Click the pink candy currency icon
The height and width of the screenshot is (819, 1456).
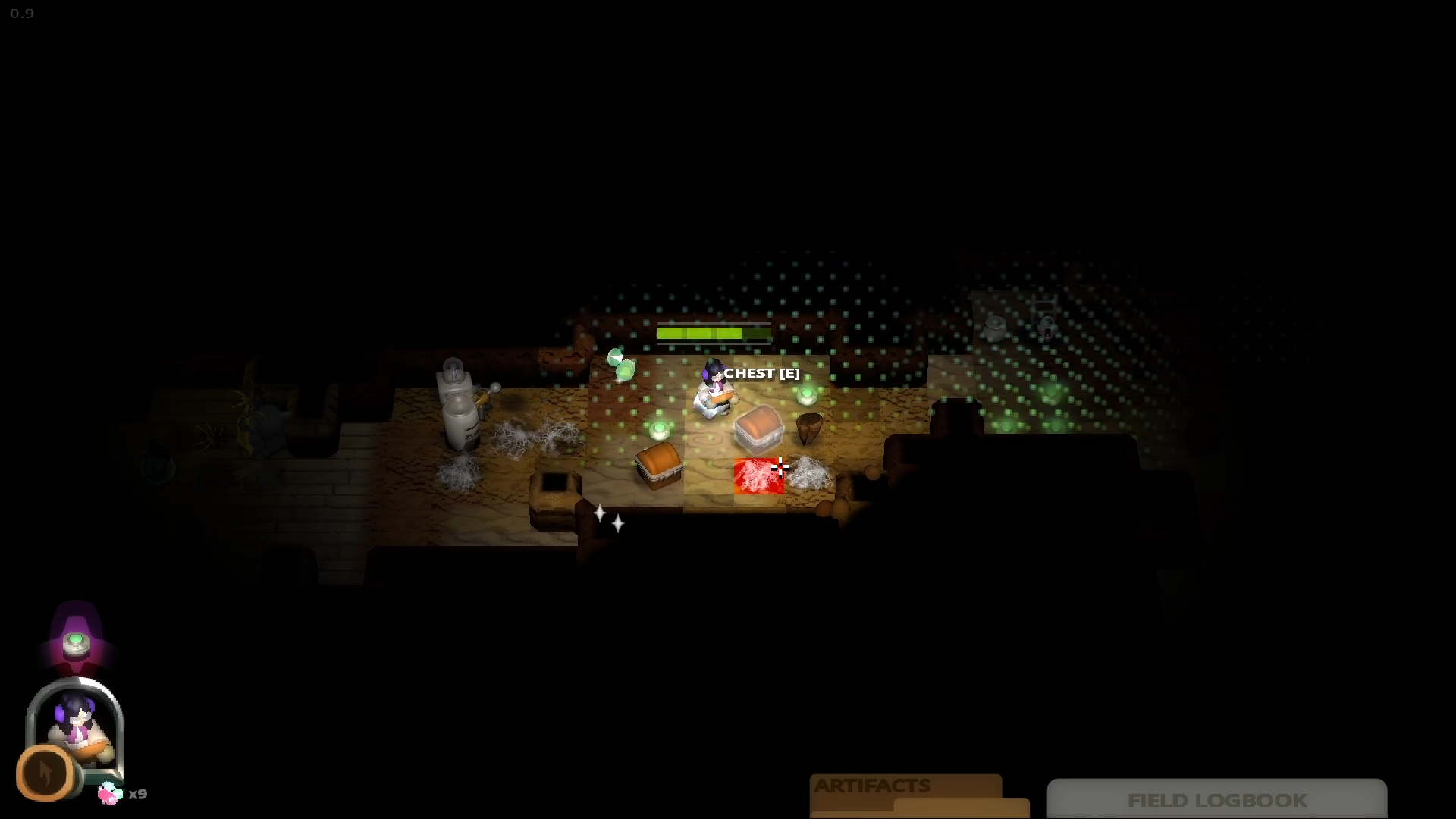pyautogui.click(x=110, y=793)
